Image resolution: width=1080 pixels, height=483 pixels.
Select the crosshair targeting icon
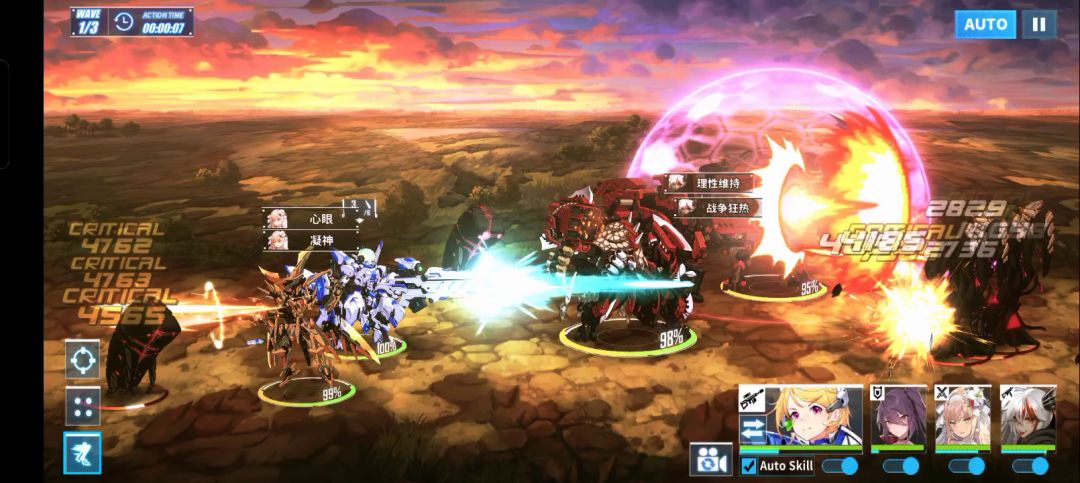(x=82, y=359)
